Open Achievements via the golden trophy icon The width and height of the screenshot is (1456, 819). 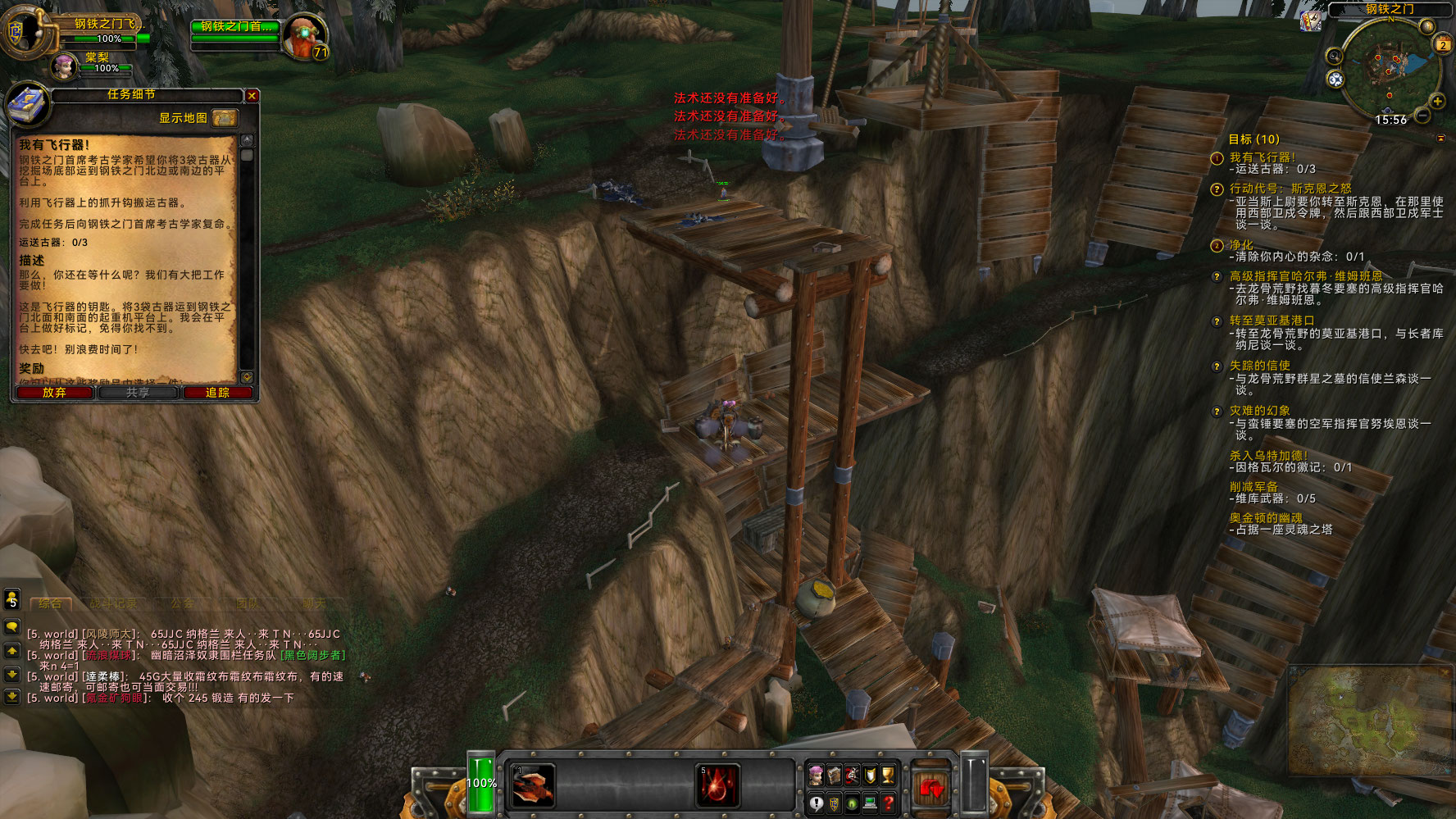[x=888, y=776]
